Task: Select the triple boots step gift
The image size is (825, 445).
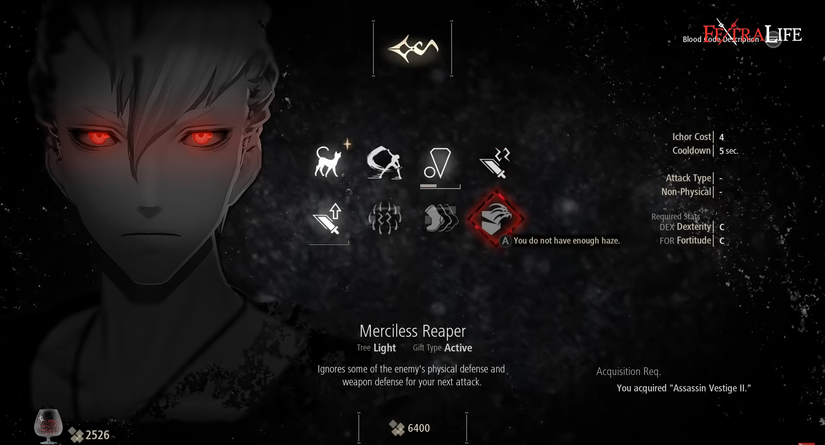Action: tap(440, 218)
